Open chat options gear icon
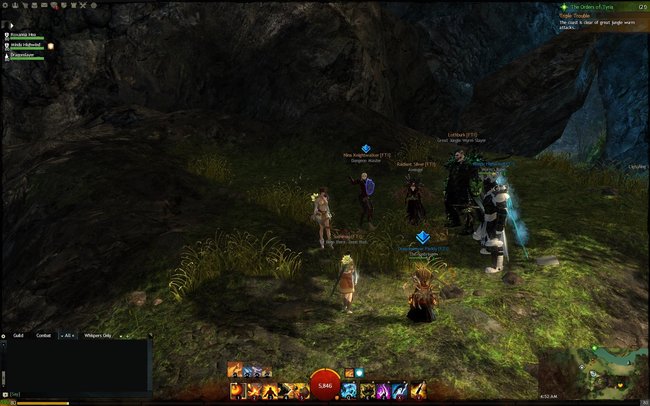Screen dimensions: 650x406 tap(4, 335)
